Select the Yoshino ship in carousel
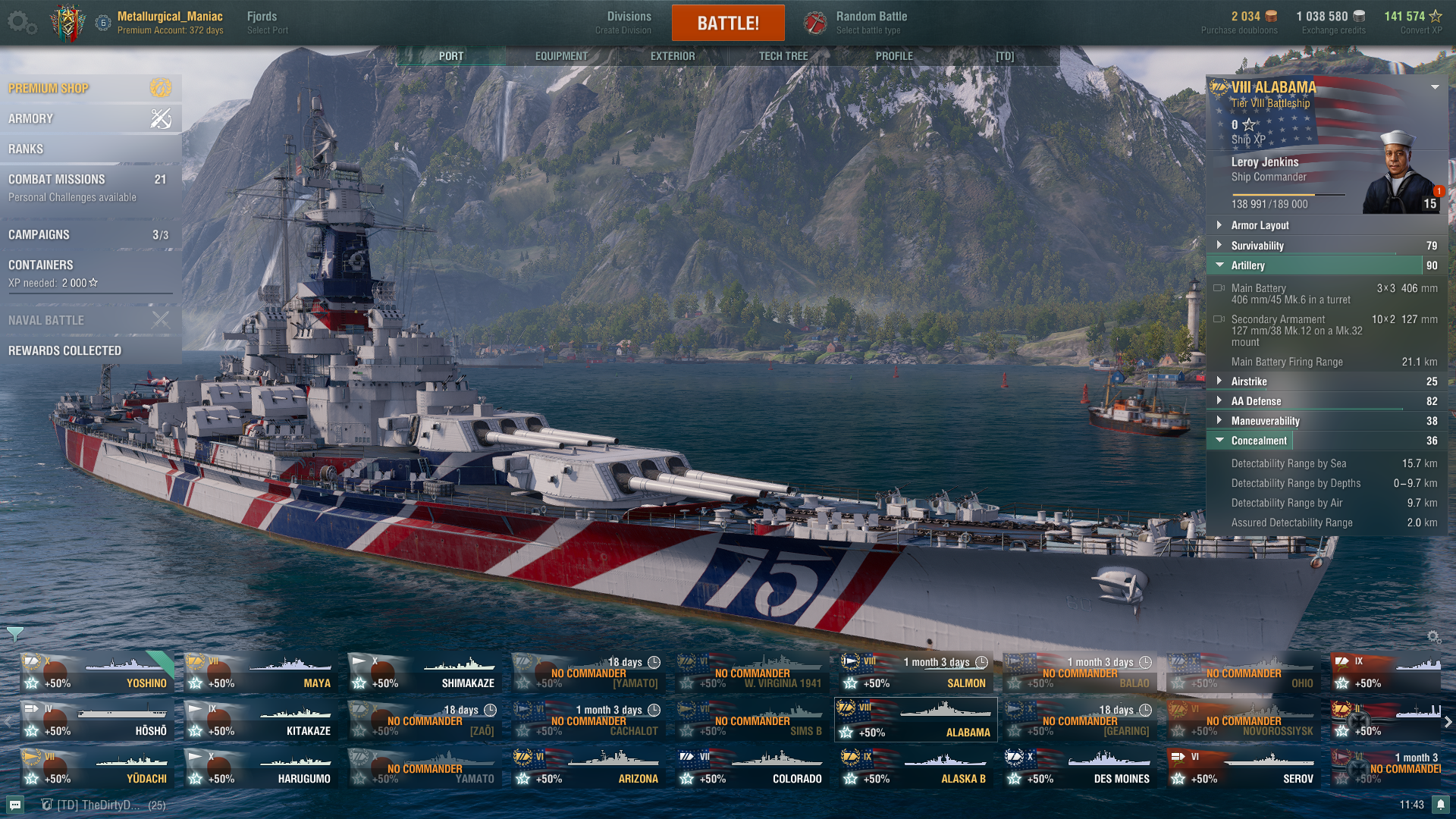This screenshot has height=819, width=1456. 97,673
